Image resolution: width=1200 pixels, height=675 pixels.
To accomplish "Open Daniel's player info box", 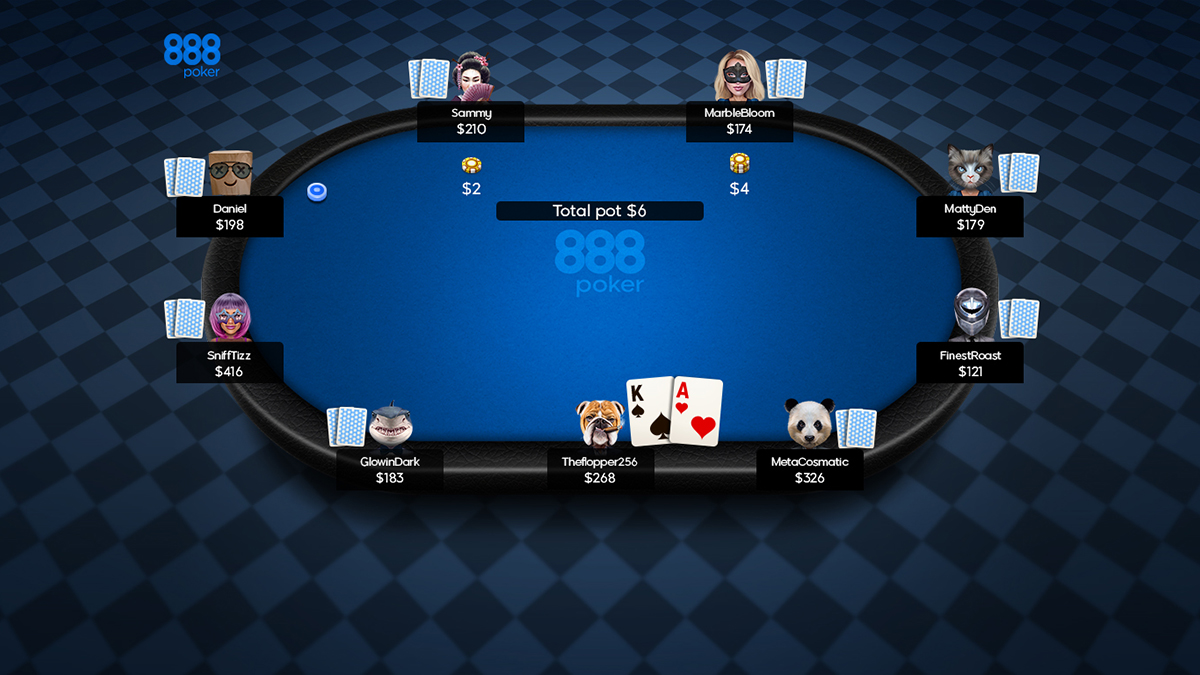I will [230, 216].
